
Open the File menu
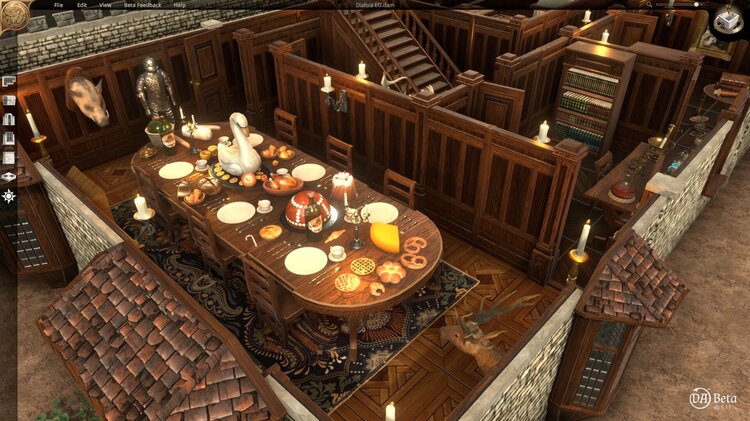(x=58, y=5)
